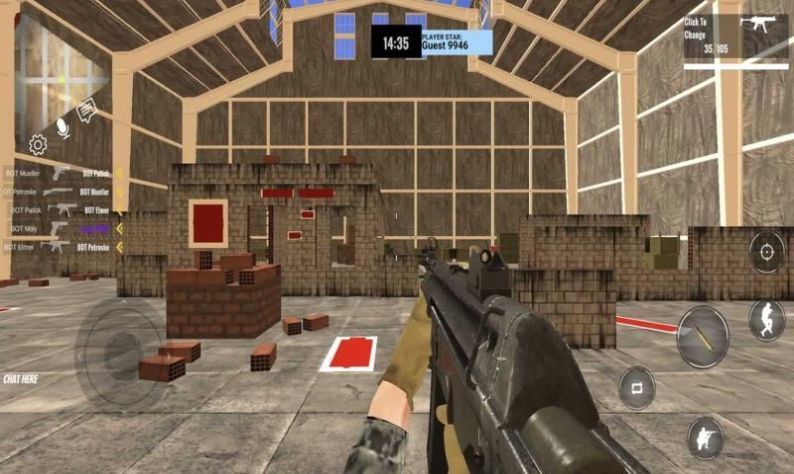
Task: Tap the bullet fire button
Action: [702, 336]
